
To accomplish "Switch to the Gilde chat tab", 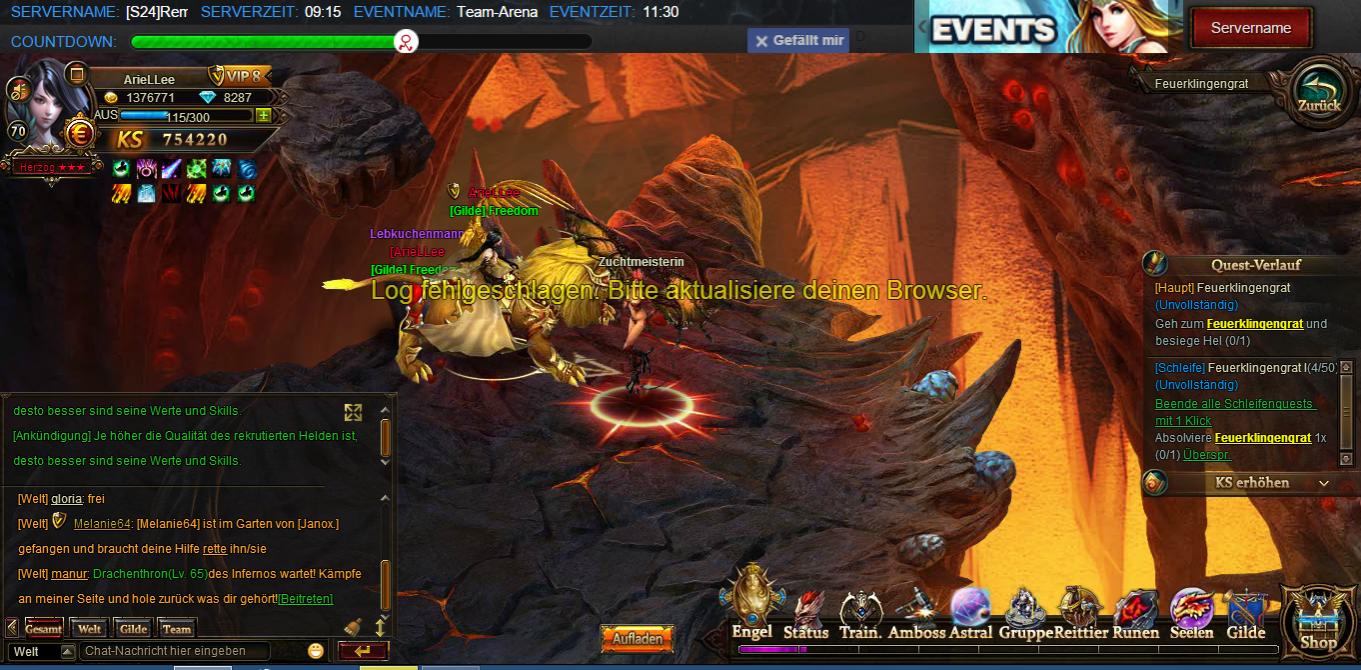I will pos(133,629).
